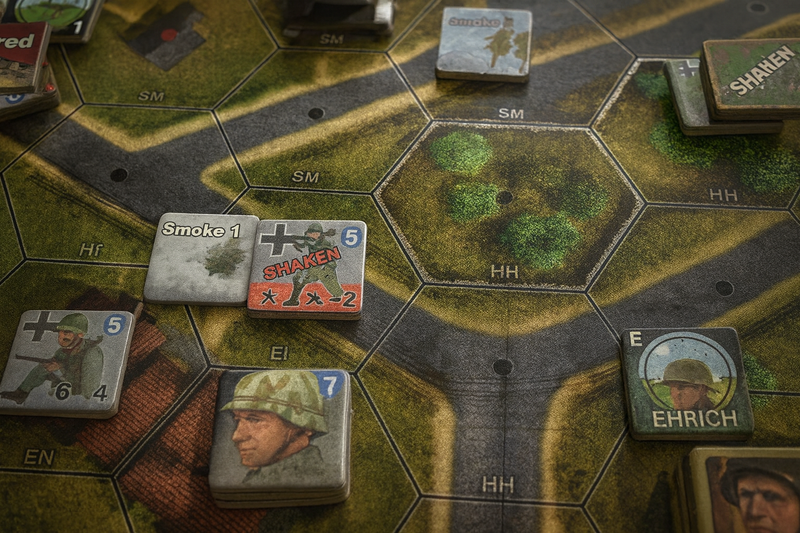Click the small Smoke counter with the soldier
The width and height of the screenshot is (800, 533).
pyautogui.click(x=485, y=42)
